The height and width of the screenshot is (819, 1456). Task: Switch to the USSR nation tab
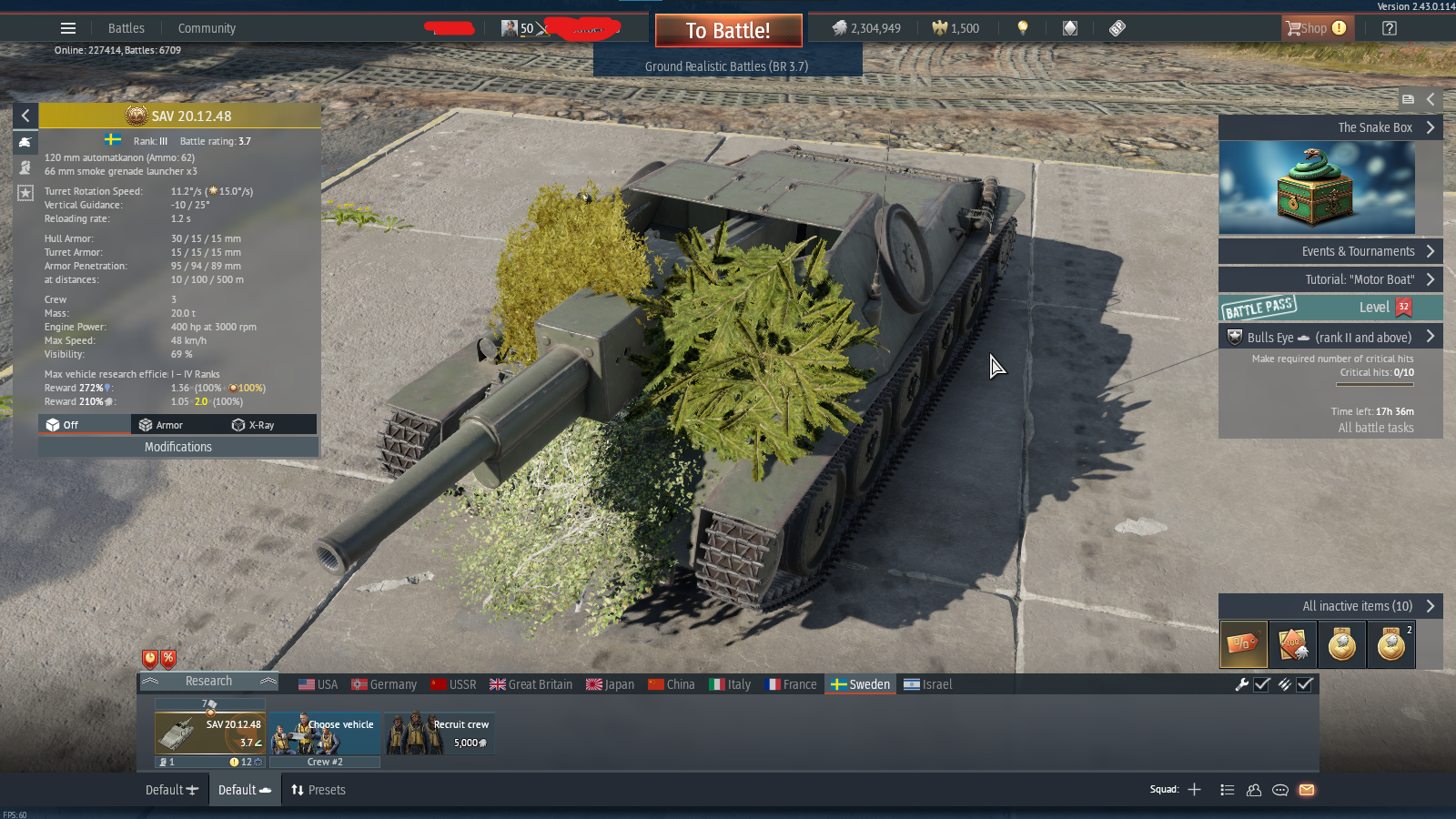[454, 684]
